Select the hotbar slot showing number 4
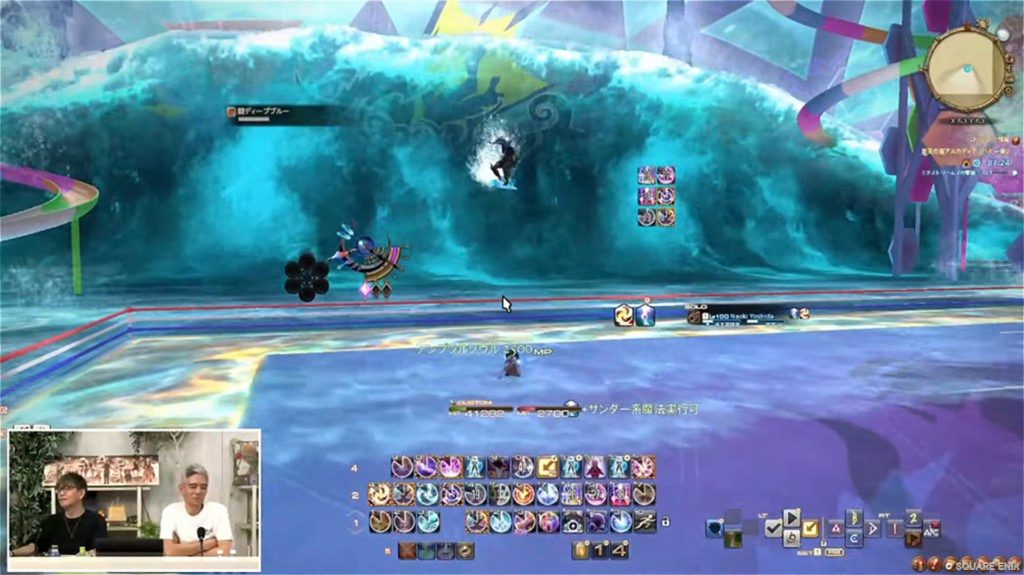The width and height of the screenshot is (1024, 575). click(620, 550)
